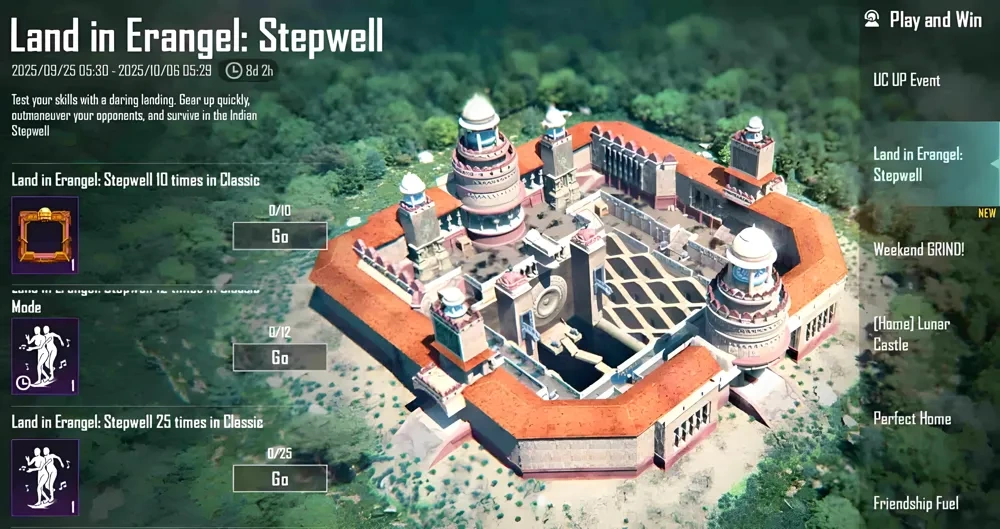
Task: Open the (Home) Lunar Castle event
Action: pos(912,334)
